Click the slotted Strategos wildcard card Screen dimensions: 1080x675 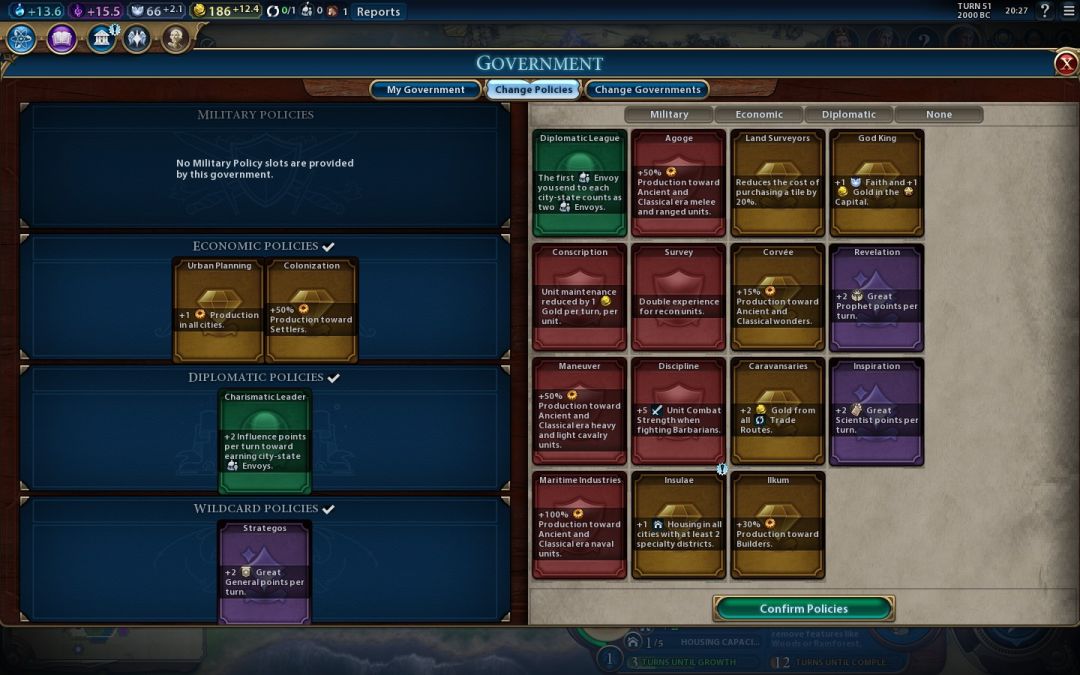coord(265,572)
